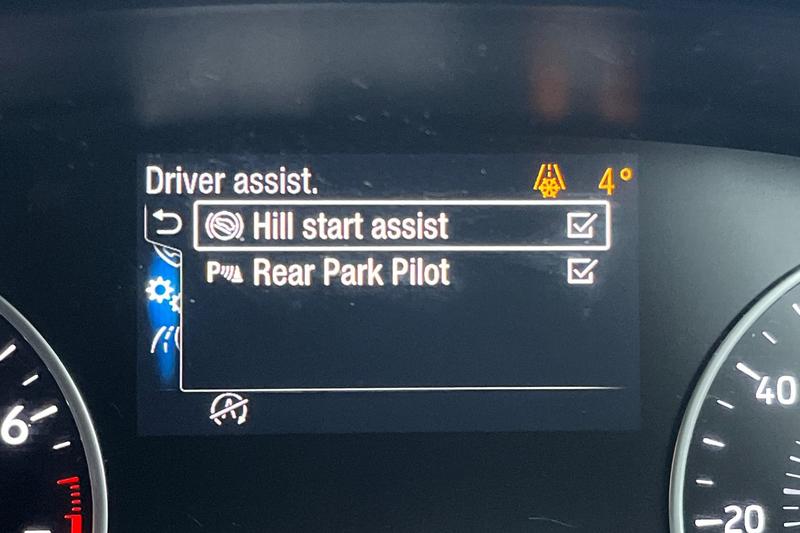The image size is (800, 533).
Task: Choose the Rear Park Pilot entry
Action: coord(351,272)
